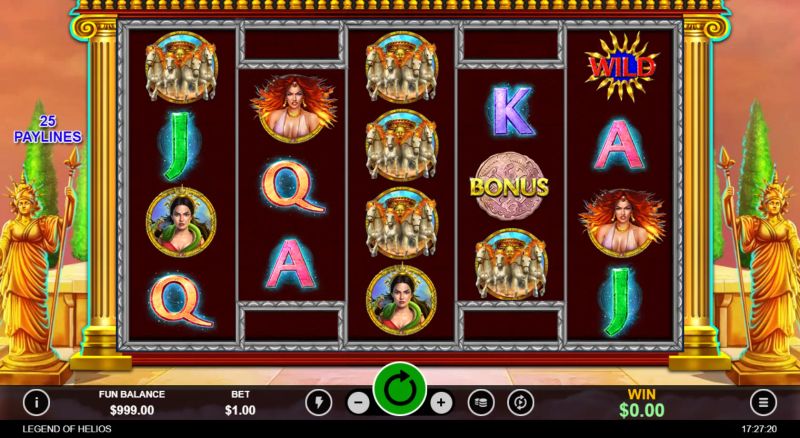The image size is (800, 438).
Task: Increase the bet with the plus button
Action: pos(441,402)
